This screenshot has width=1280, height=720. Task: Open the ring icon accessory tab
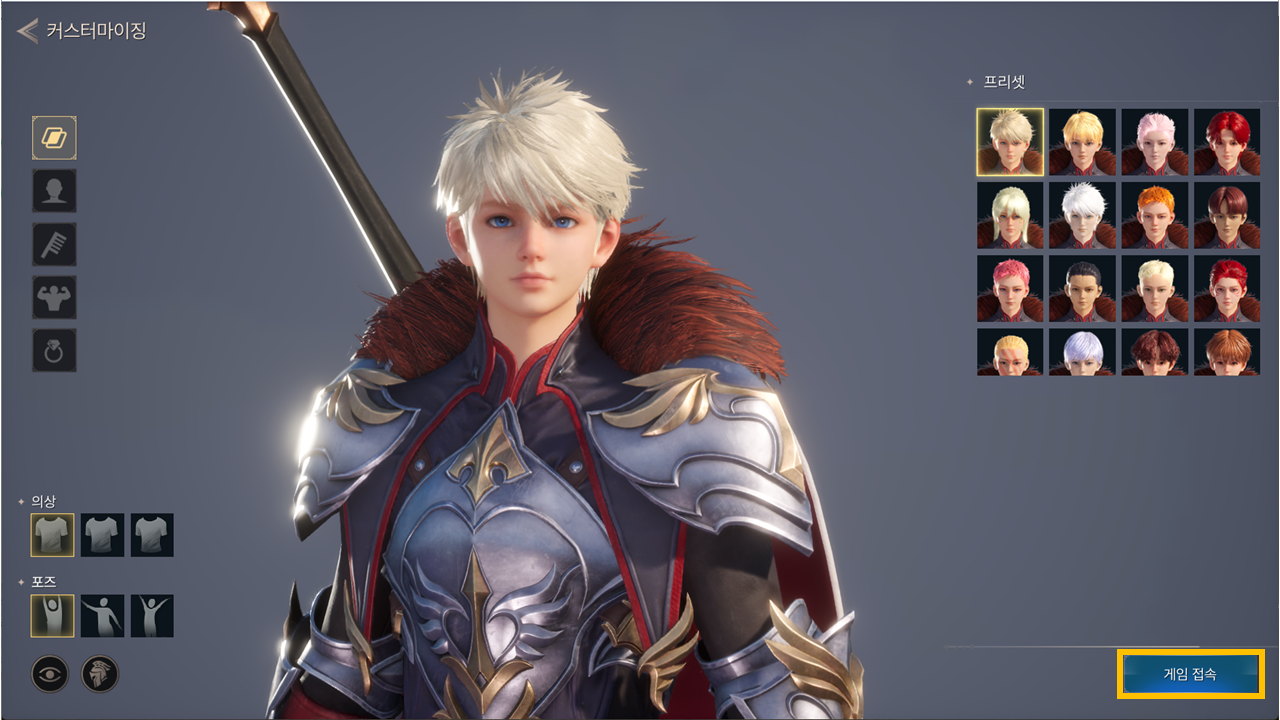tap(54, 350)
